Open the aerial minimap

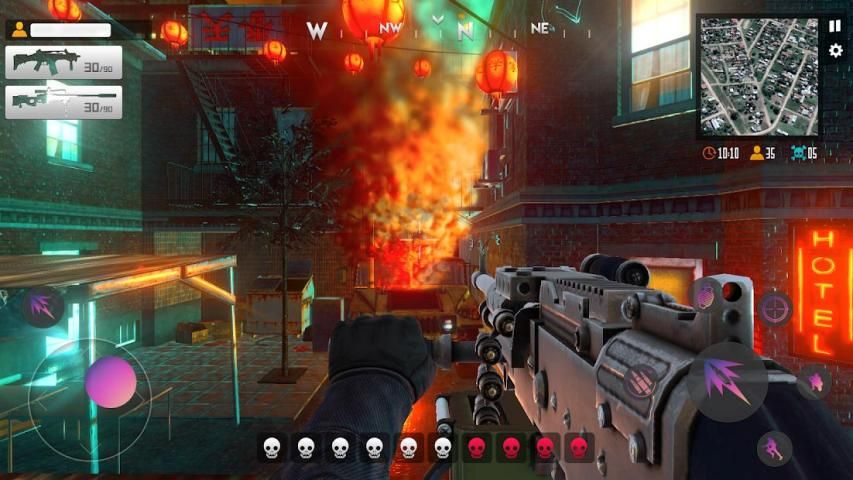pos(757,76)
